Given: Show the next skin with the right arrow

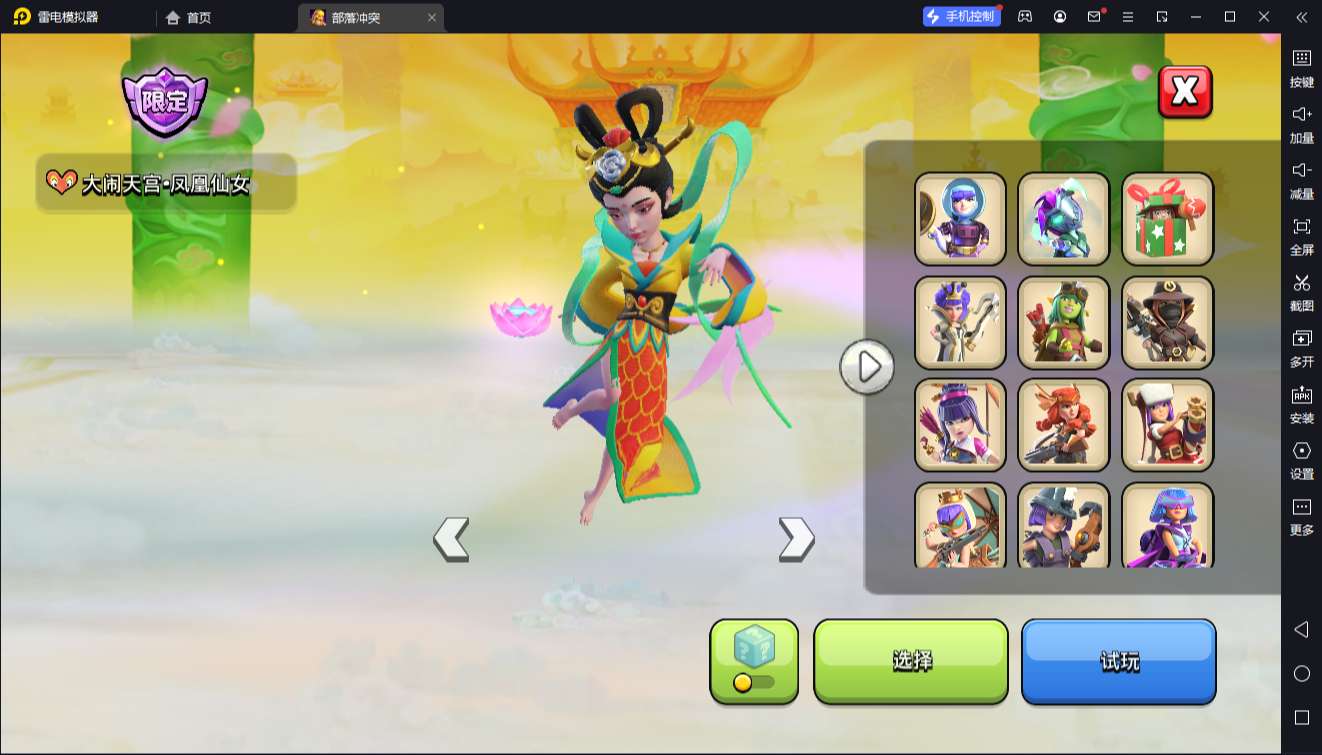Looking at the screenshot, I should [796, 539].
